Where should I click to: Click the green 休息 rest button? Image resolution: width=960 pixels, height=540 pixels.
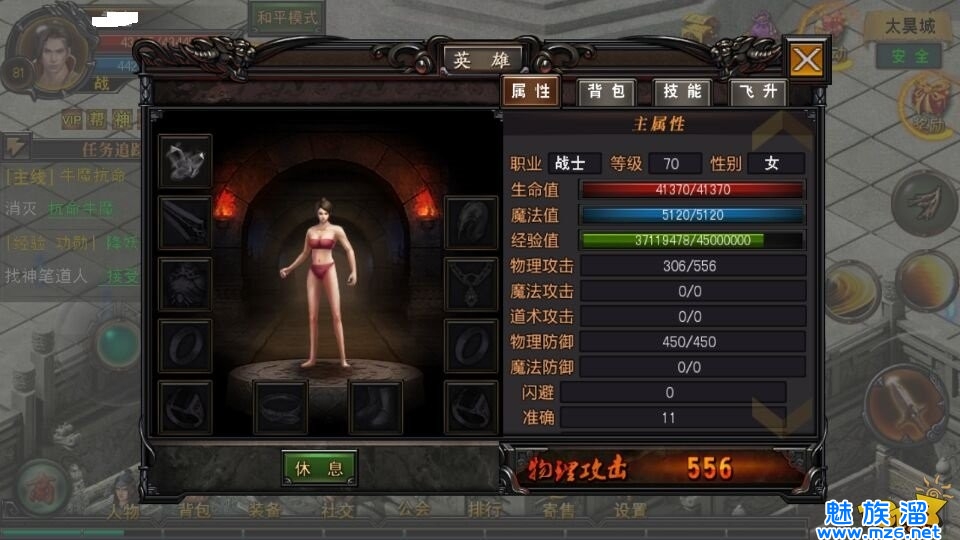point(320,468)
